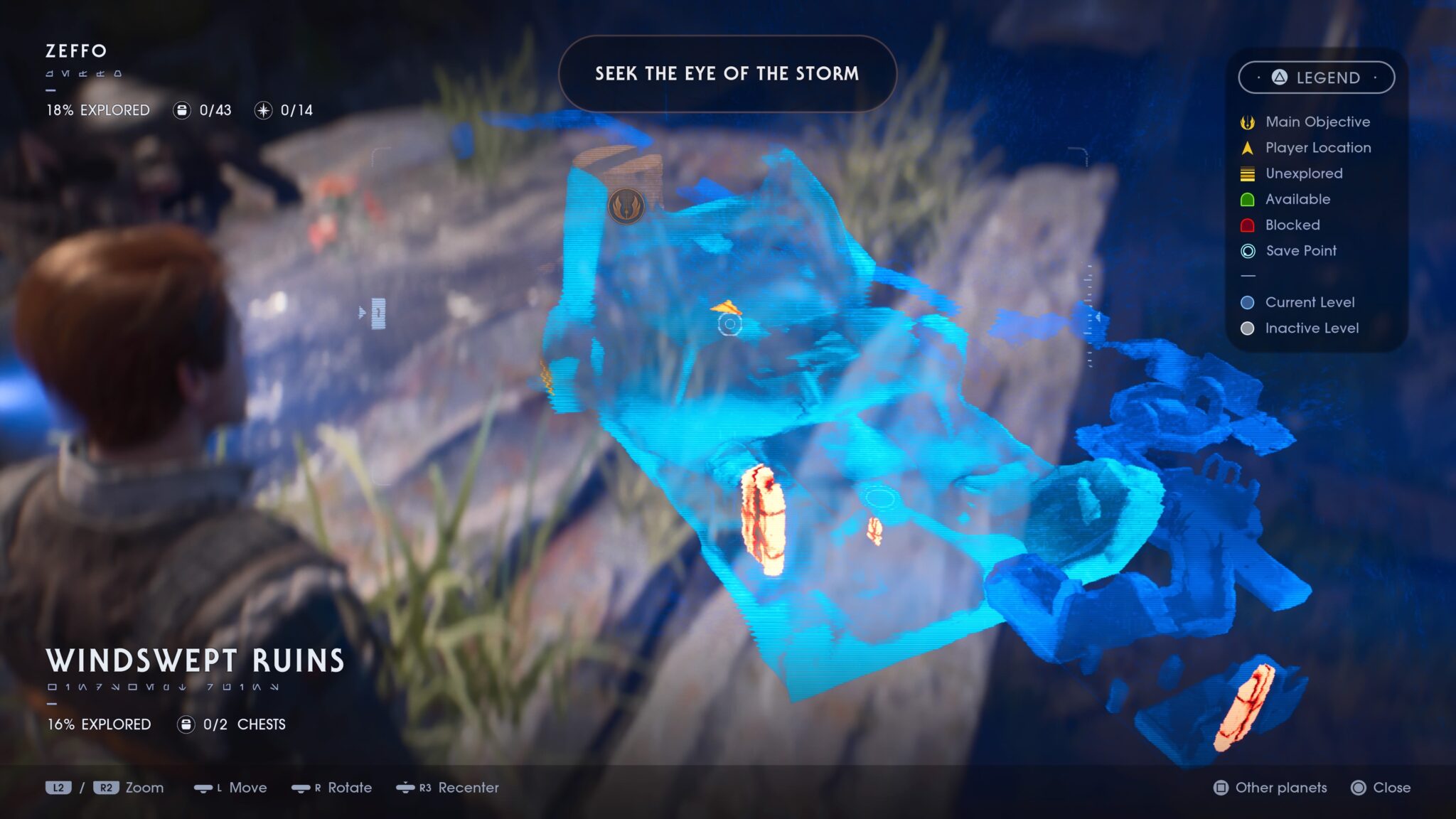Open Other planets
The width and height of the screenshot is (1456, 819).
pos(1271,788)
